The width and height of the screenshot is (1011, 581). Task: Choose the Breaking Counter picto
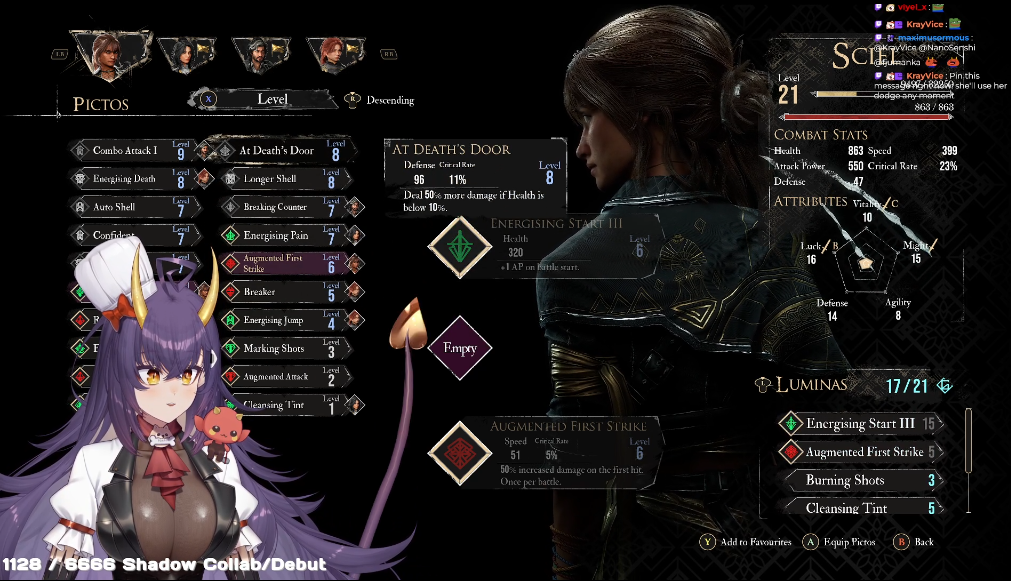click(x=277, y=207)
